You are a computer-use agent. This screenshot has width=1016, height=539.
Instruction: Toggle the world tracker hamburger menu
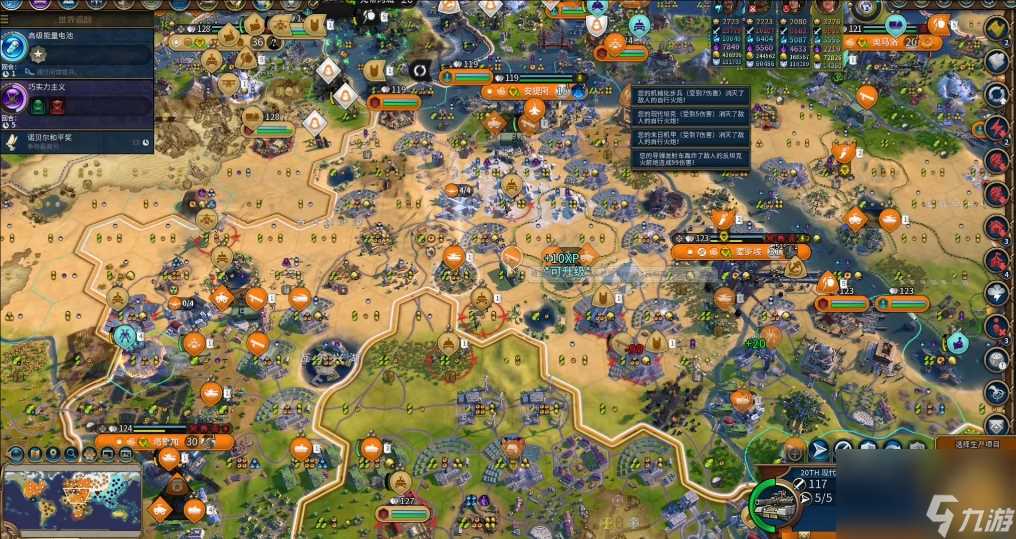point(5,18)
